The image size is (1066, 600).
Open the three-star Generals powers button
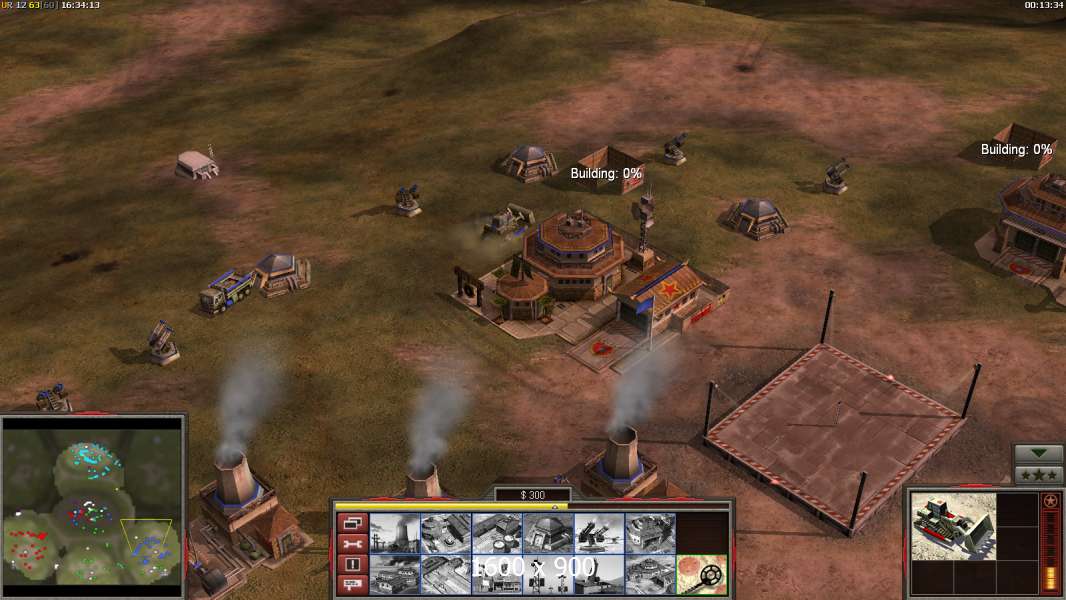(x=1038, y=475)
